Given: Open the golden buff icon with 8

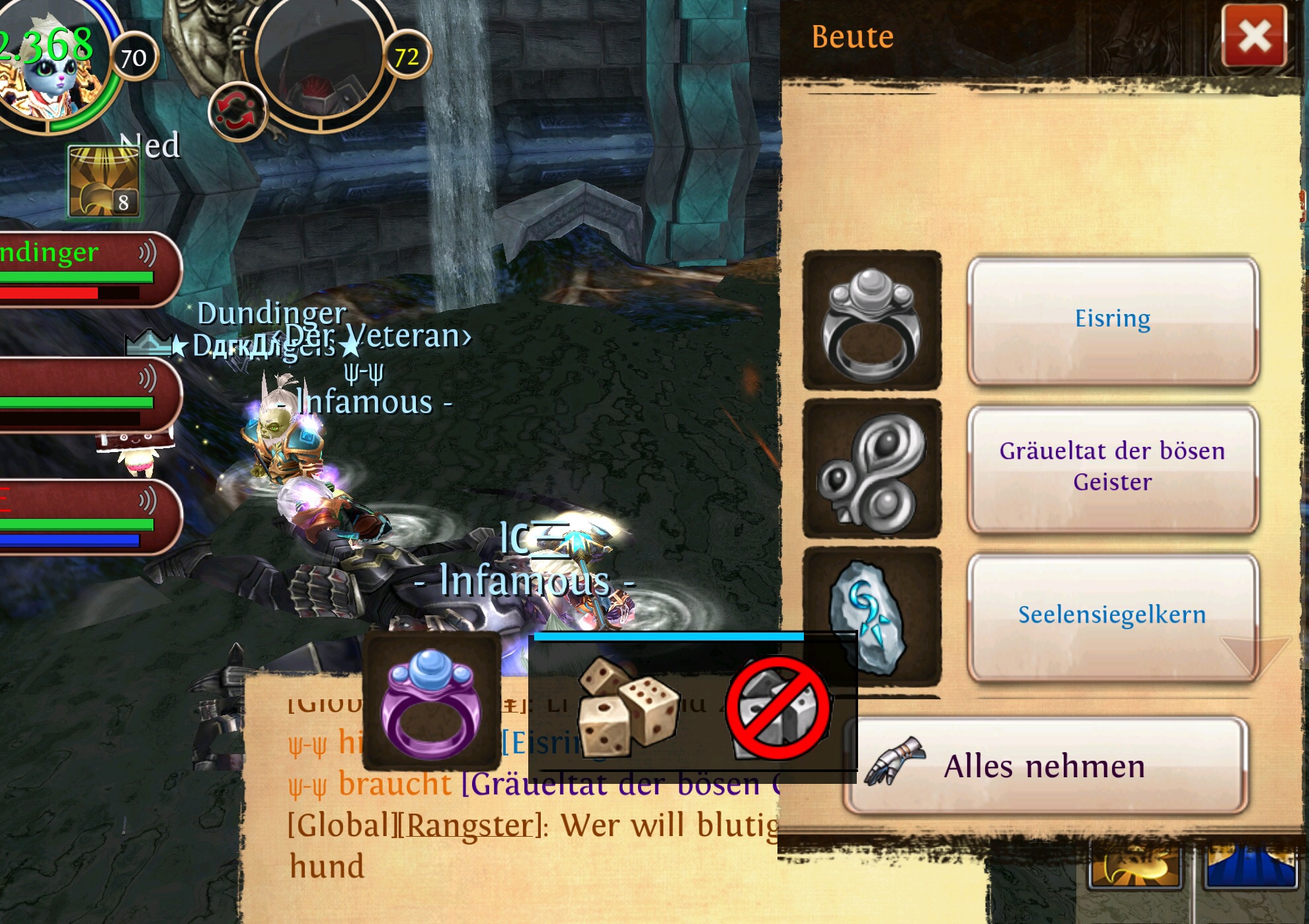Looking at the screenshot, I should tap(104, 181).
